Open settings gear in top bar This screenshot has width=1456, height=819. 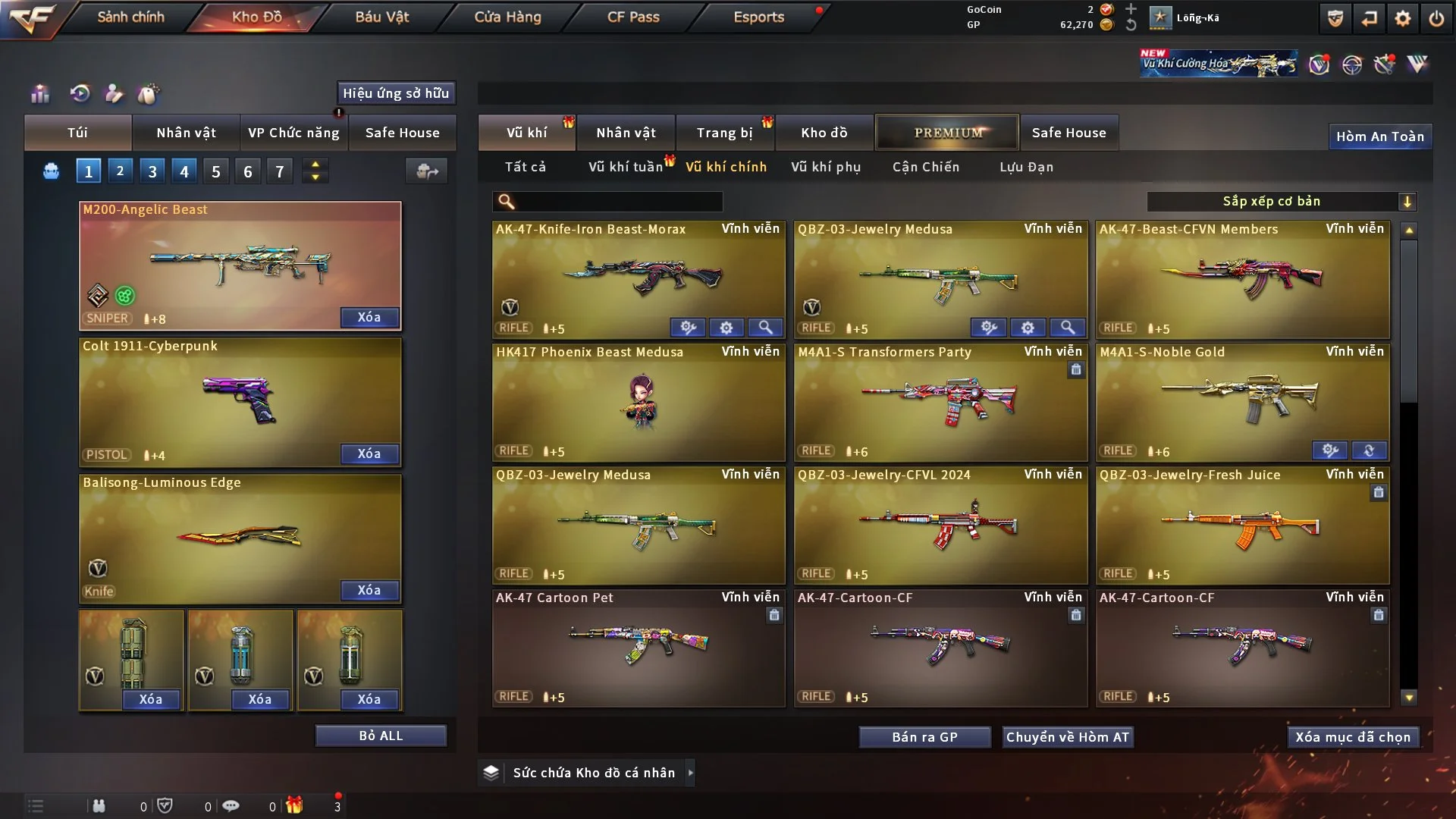(x=1402, y=18)
